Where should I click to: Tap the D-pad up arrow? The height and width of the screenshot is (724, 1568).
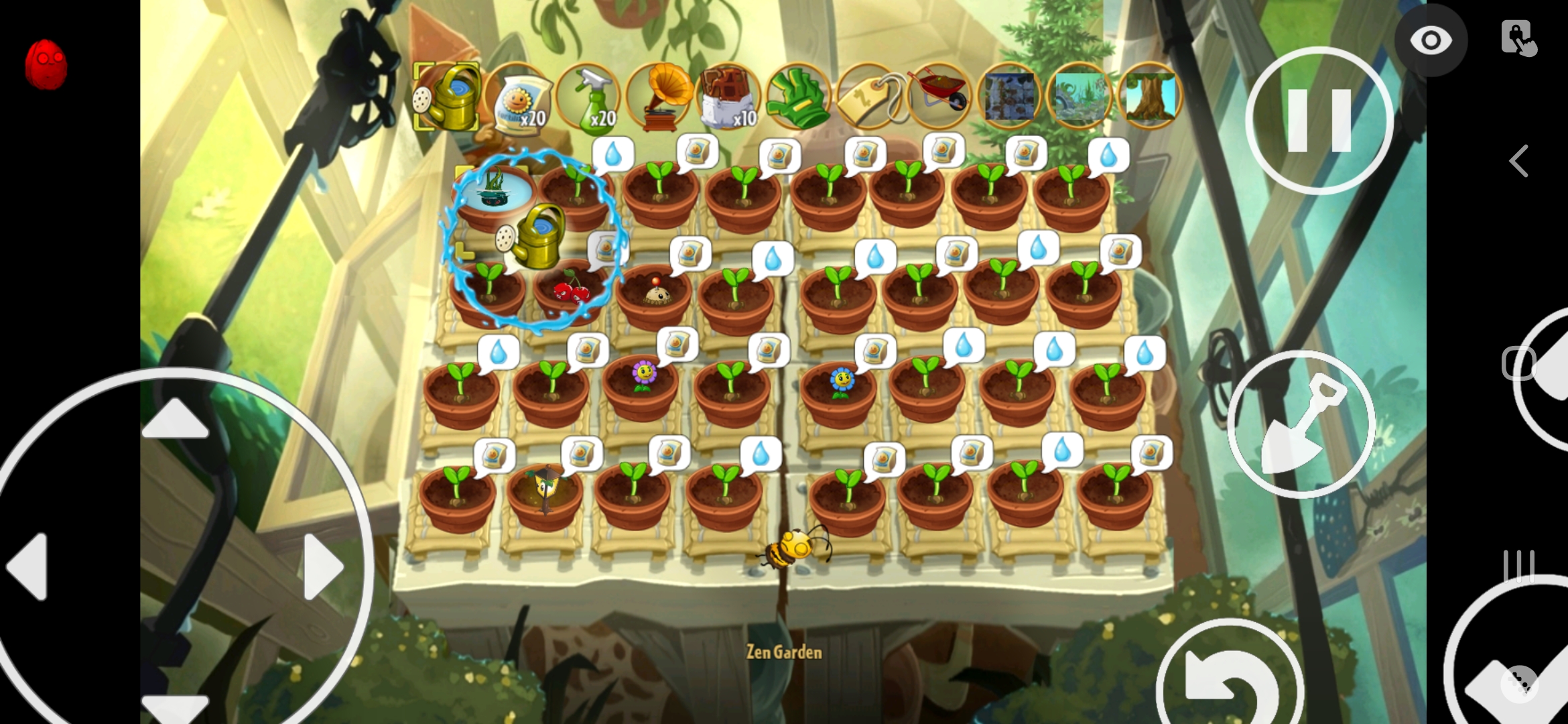tap(176, 420)
